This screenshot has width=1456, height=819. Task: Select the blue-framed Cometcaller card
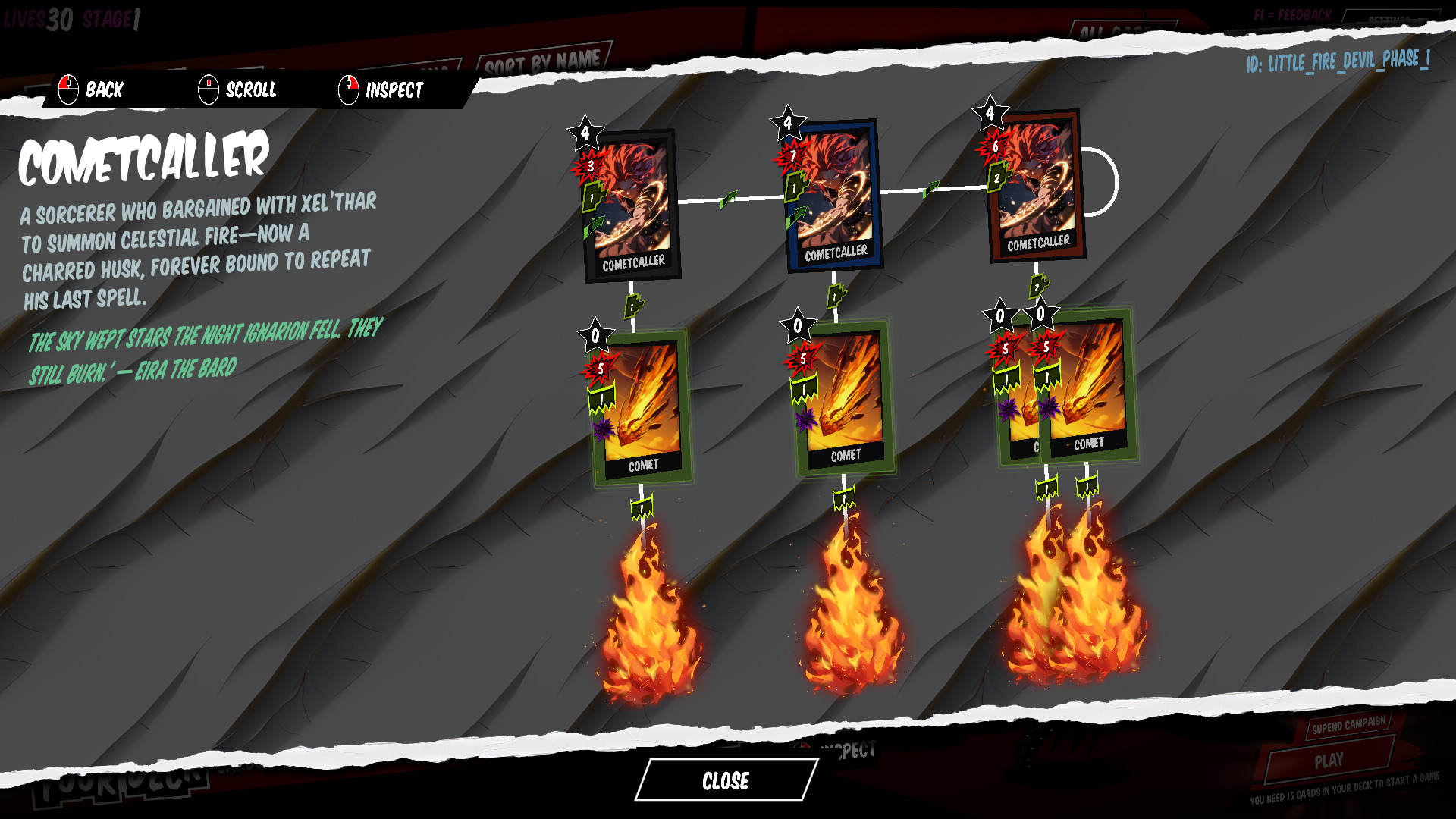pos(834,195)
